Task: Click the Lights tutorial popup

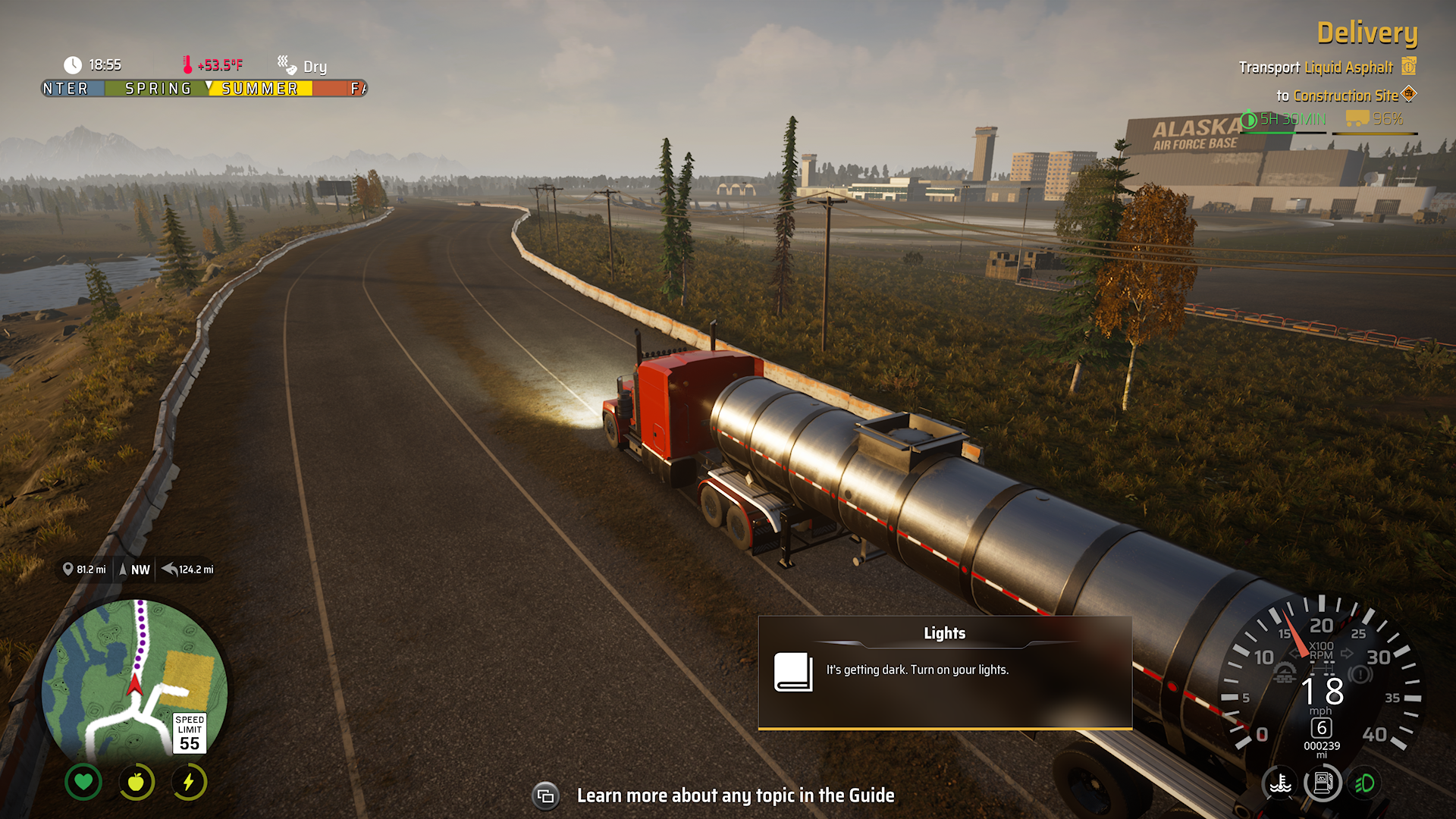Action: (945, 672)
